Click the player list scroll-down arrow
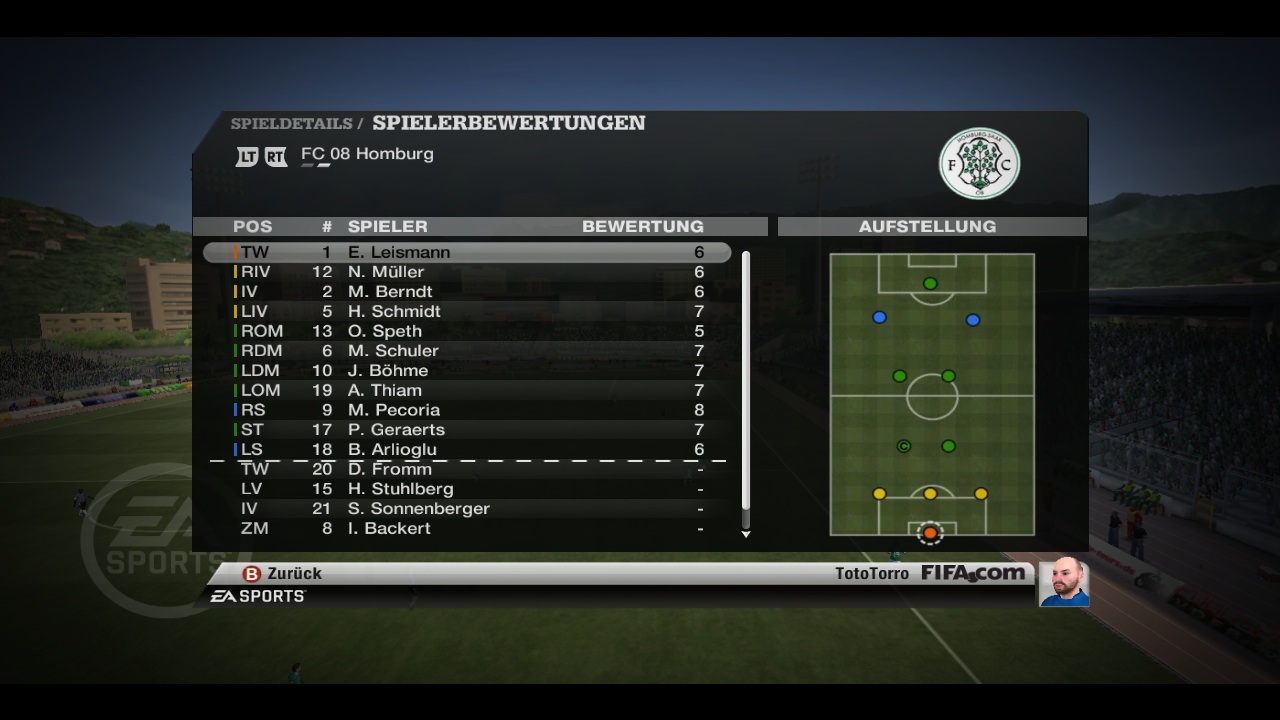This screenshot has height=720, width=1280. point(746,534)
